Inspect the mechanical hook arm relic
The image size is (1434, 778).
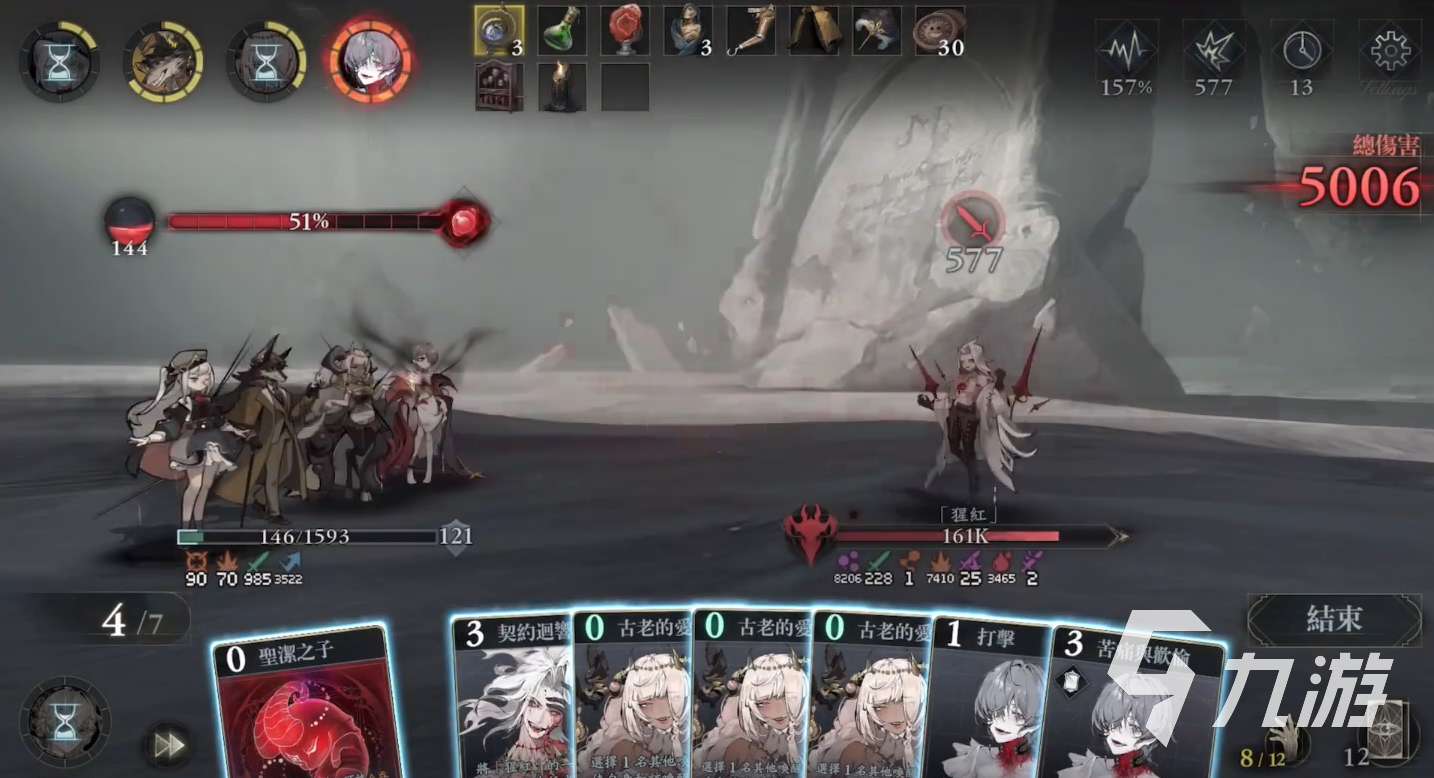pos(751,31)
